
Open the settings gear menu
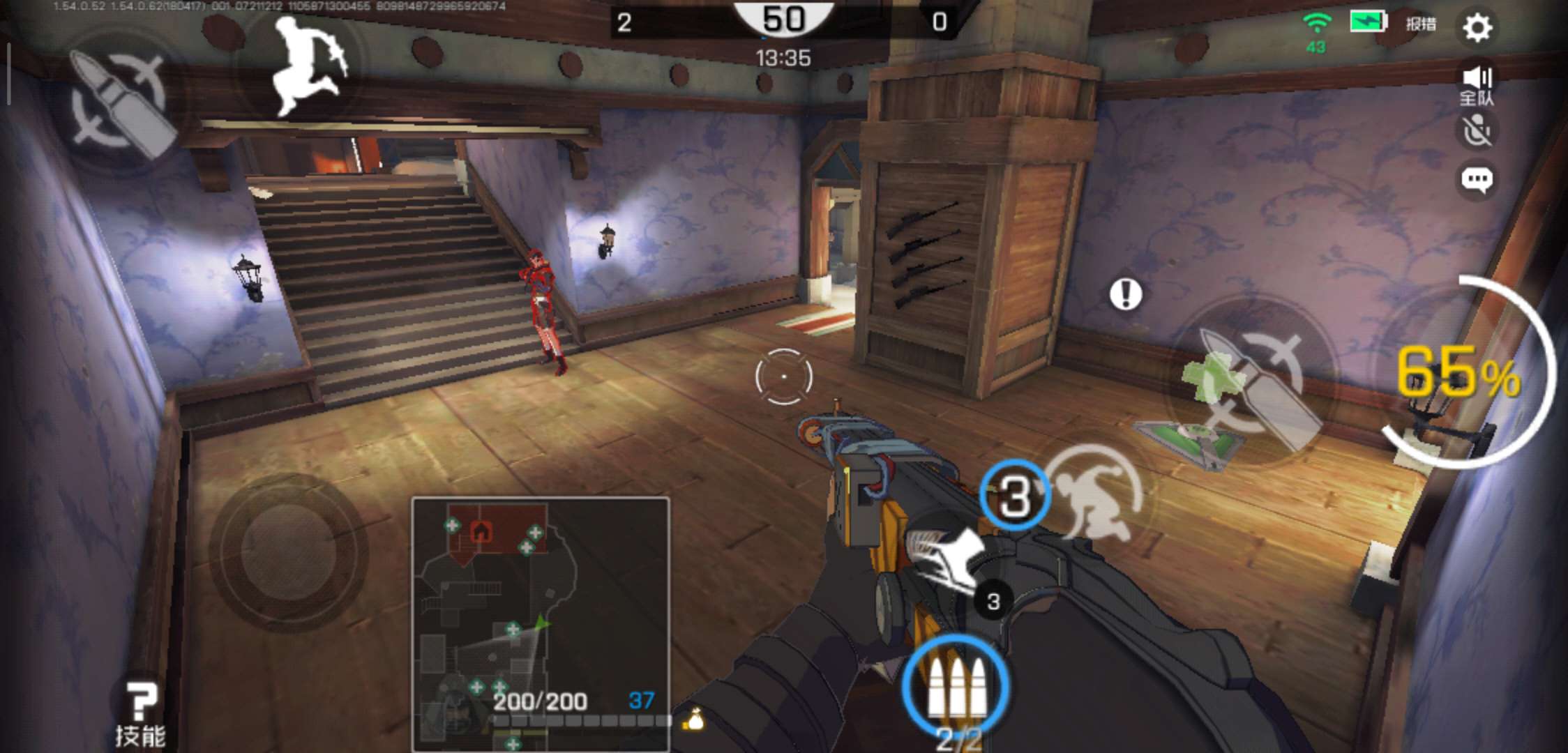(x=1477, y=28)
